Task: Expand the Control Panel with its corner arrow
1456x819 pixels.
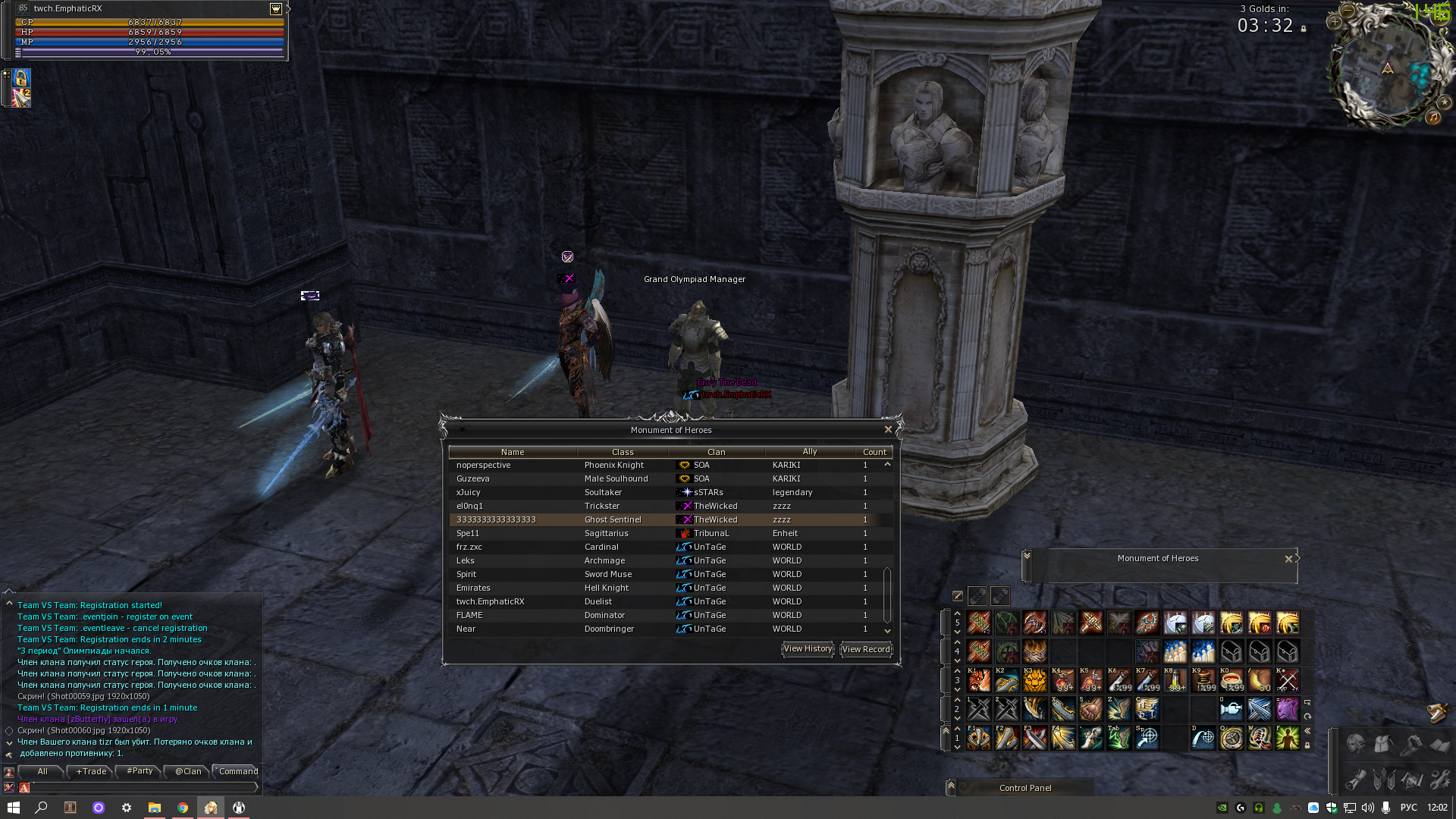Action: (950, 787)
